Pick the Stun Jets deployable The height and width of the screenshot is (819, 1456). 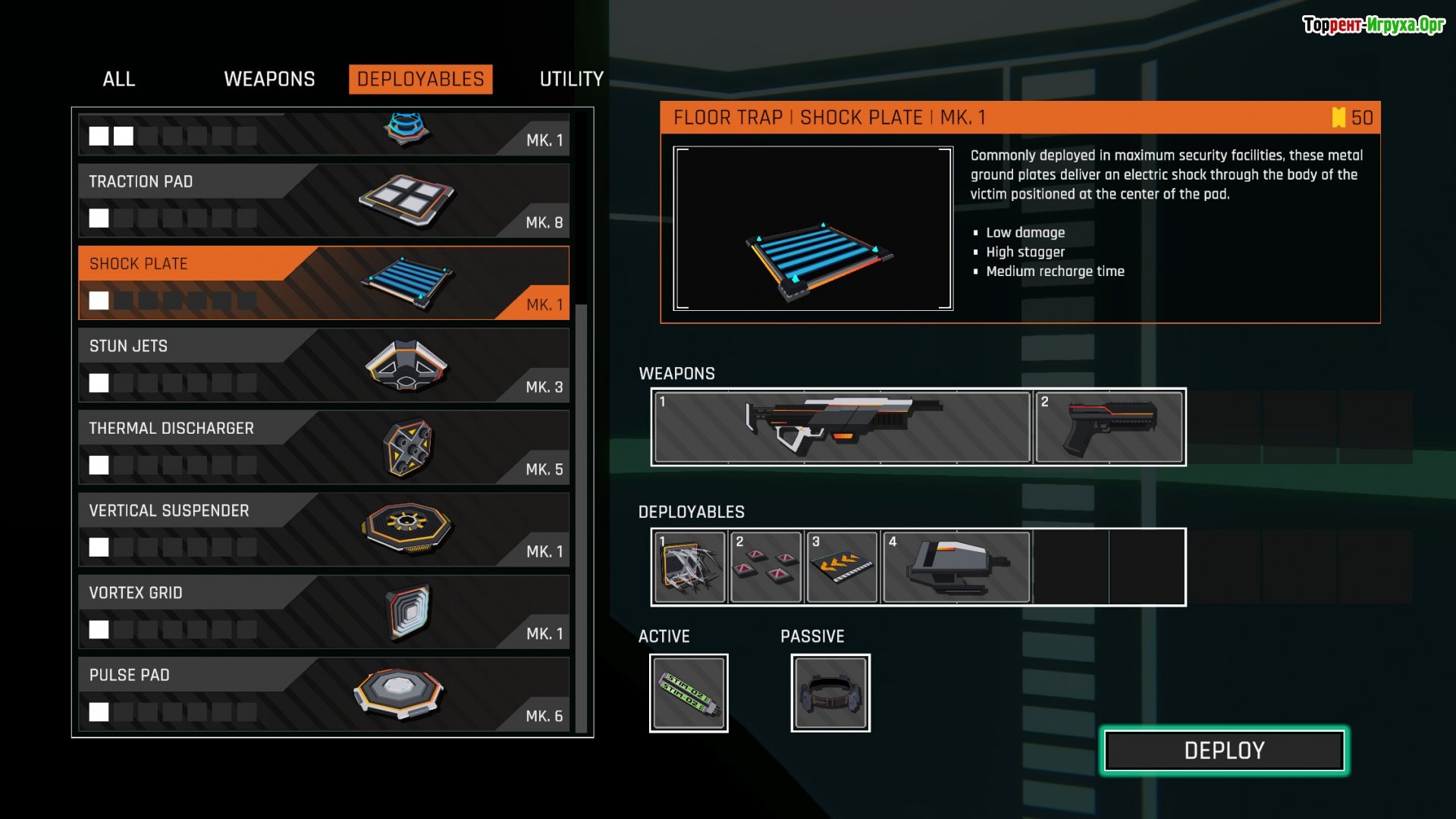pyautogui.click(x=324, y=365)
